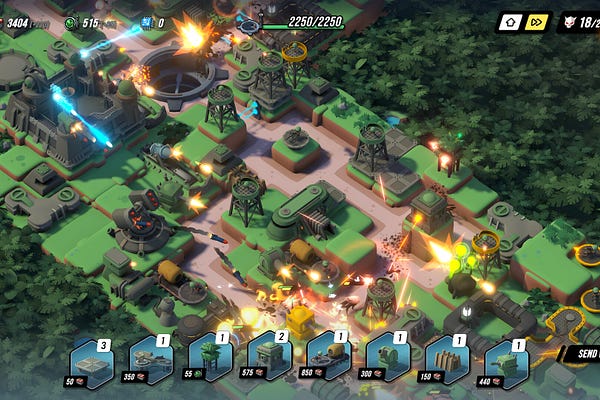This screenshot has height=400, width=600.
Task: Choose the 850-cost tank turret card
Action: pyautogui.click(x=329, y=361)
